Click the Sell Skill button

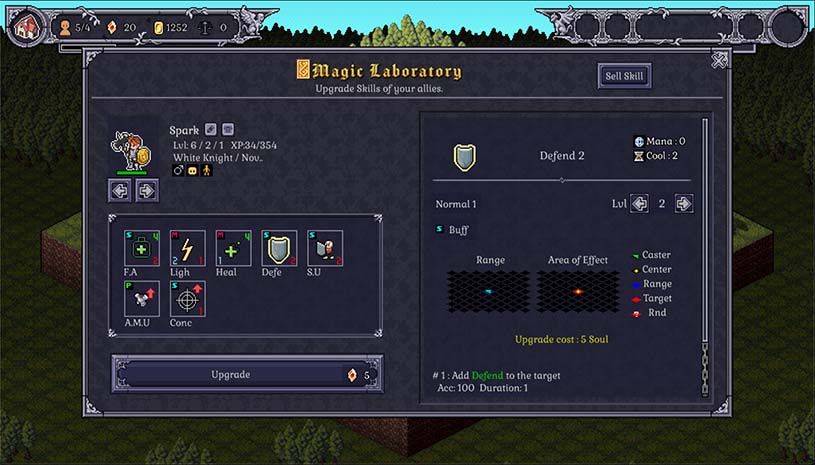point(625,76)
